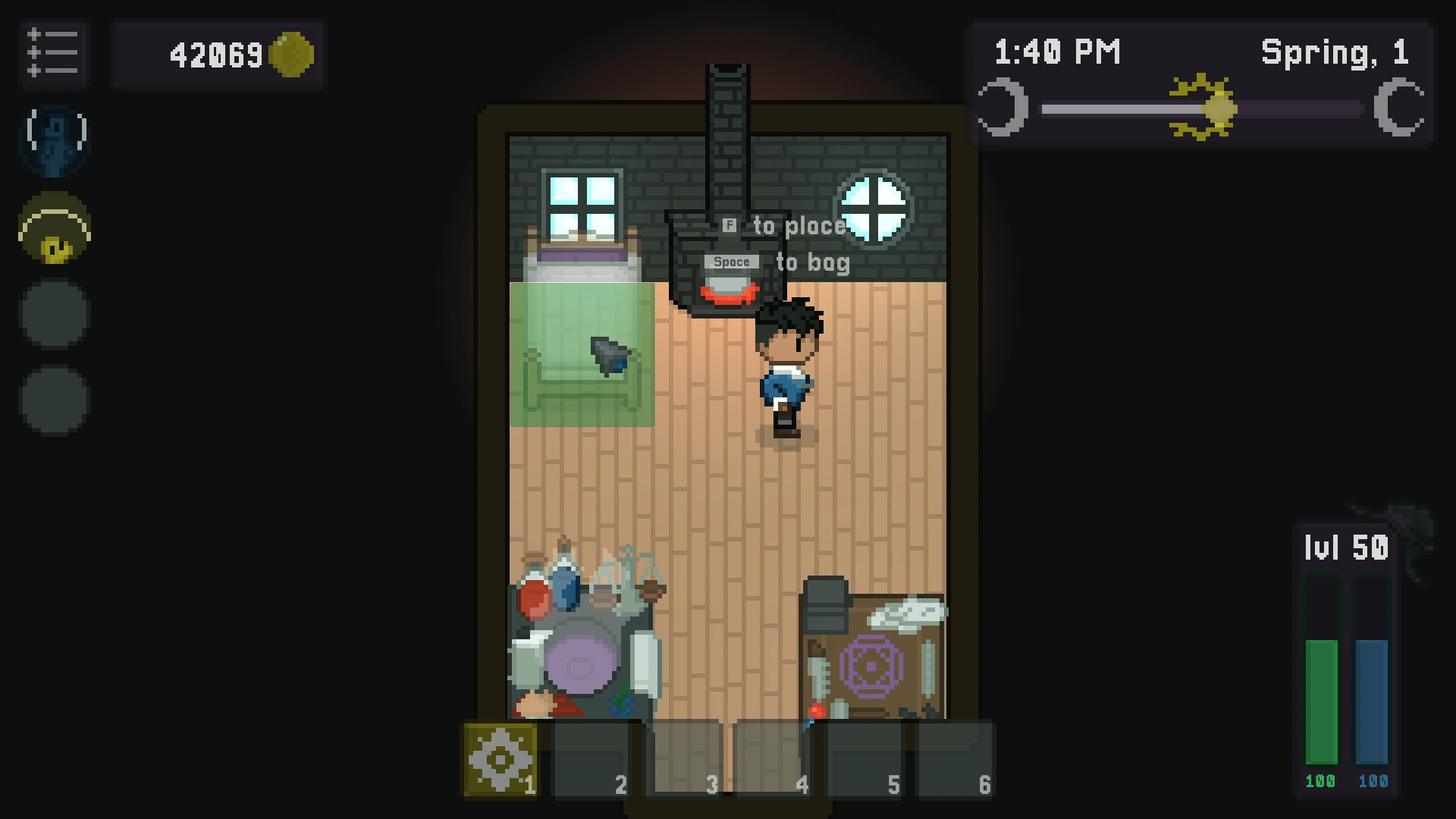The width and height of the screenshot is (1456, 819).
Task: Open the quest list in the top-left corner
Action: point(54,54)
